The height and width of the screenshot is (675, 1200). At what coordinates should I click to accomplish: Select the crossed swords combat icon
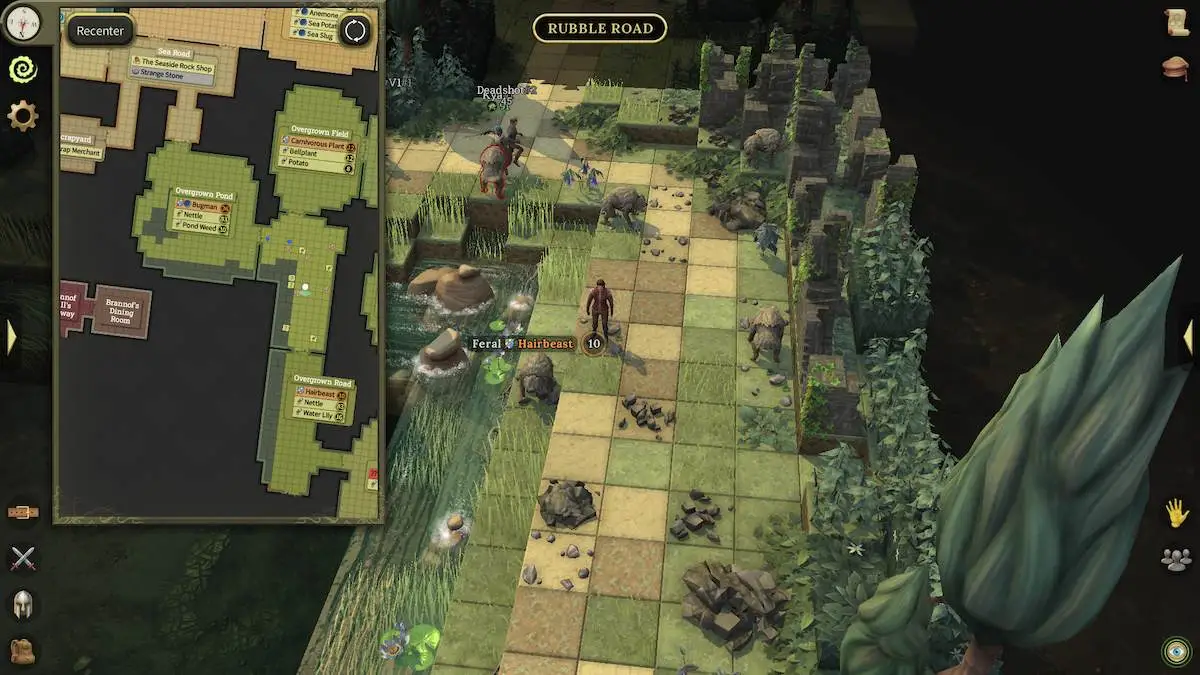[22, 558]
